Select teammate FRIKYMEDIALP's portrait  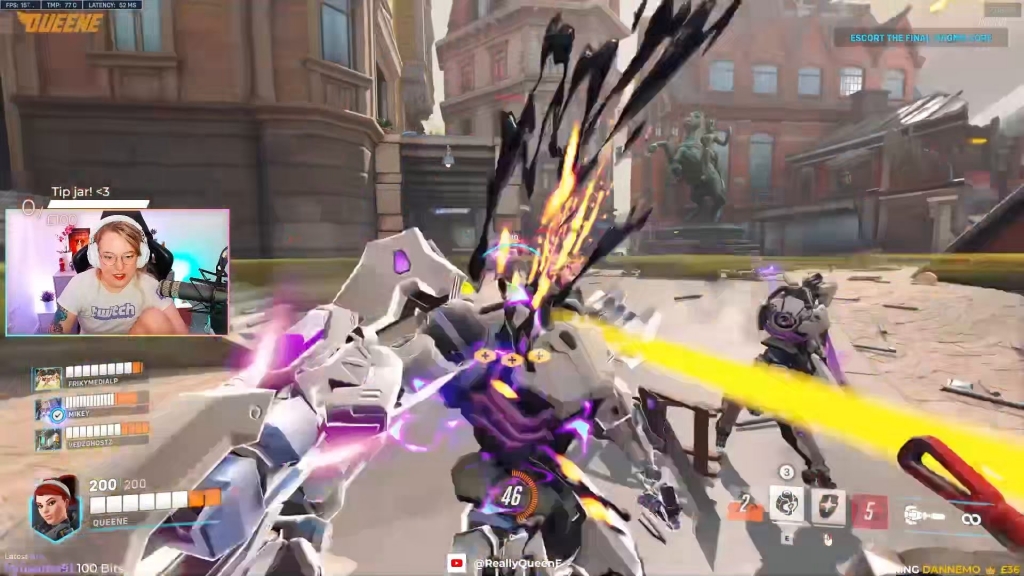coord(48,380)
